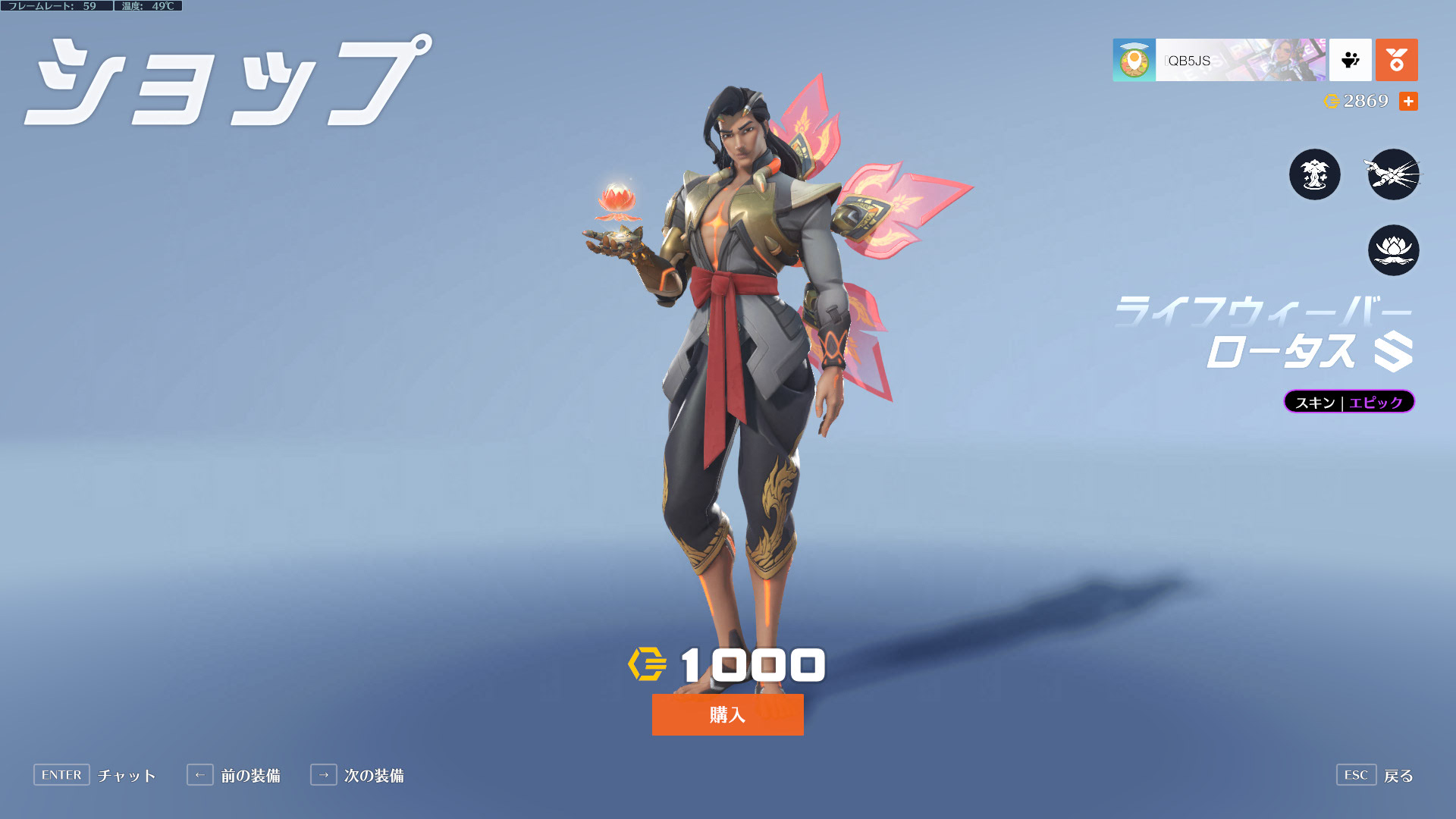Viewport: 1456px width, 819px height.
Task: Open the social friends icon button
Action: point(1350,60)
